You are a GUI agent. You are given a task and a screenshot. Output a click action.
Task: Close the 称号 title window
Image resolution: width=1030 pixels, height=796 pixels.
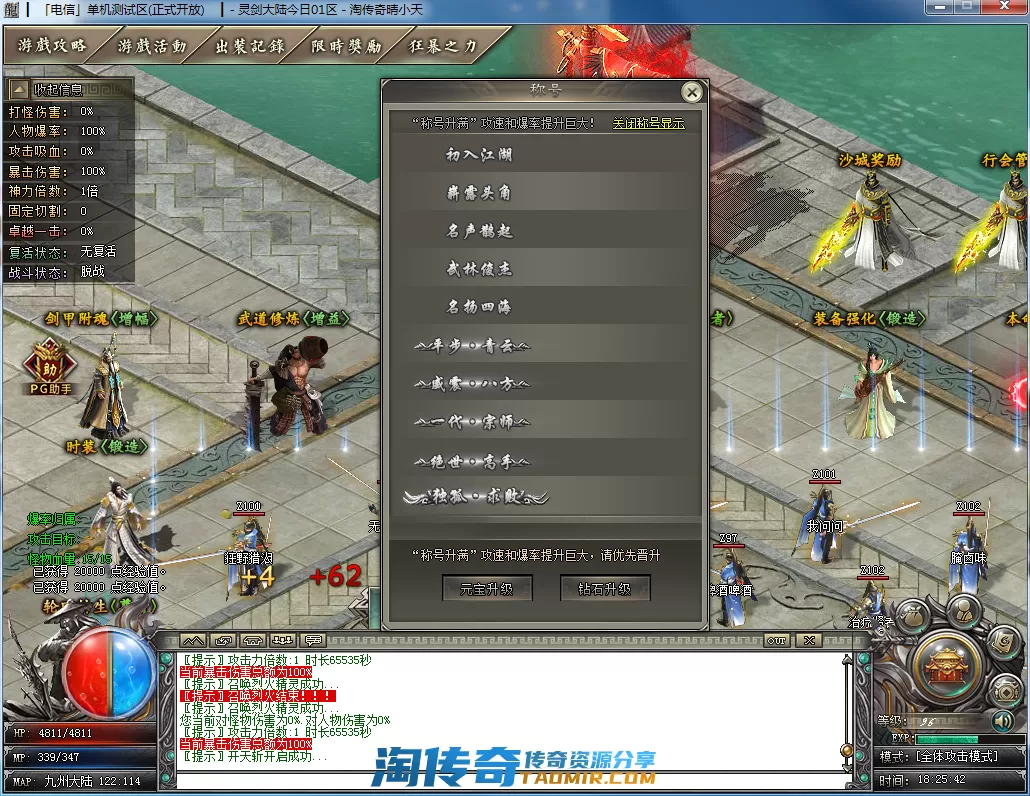(691, 93)
